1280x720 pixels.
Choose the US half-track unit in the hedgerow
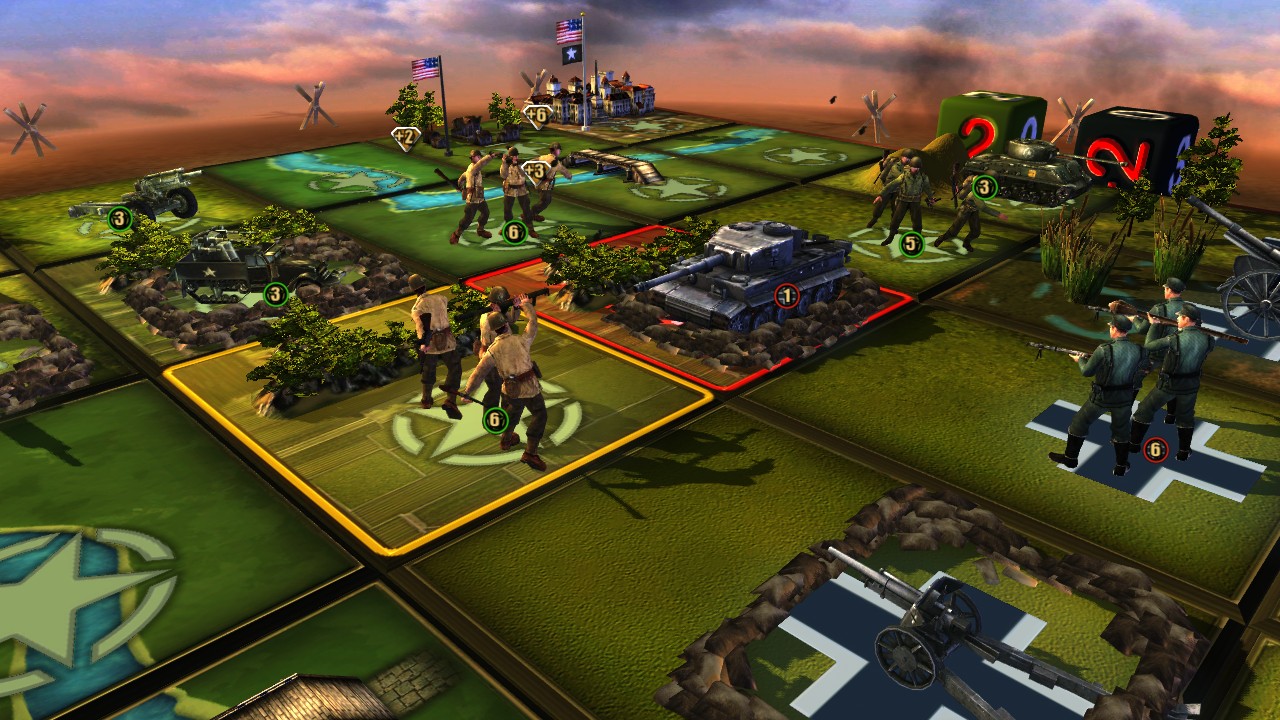coord(225,265)
